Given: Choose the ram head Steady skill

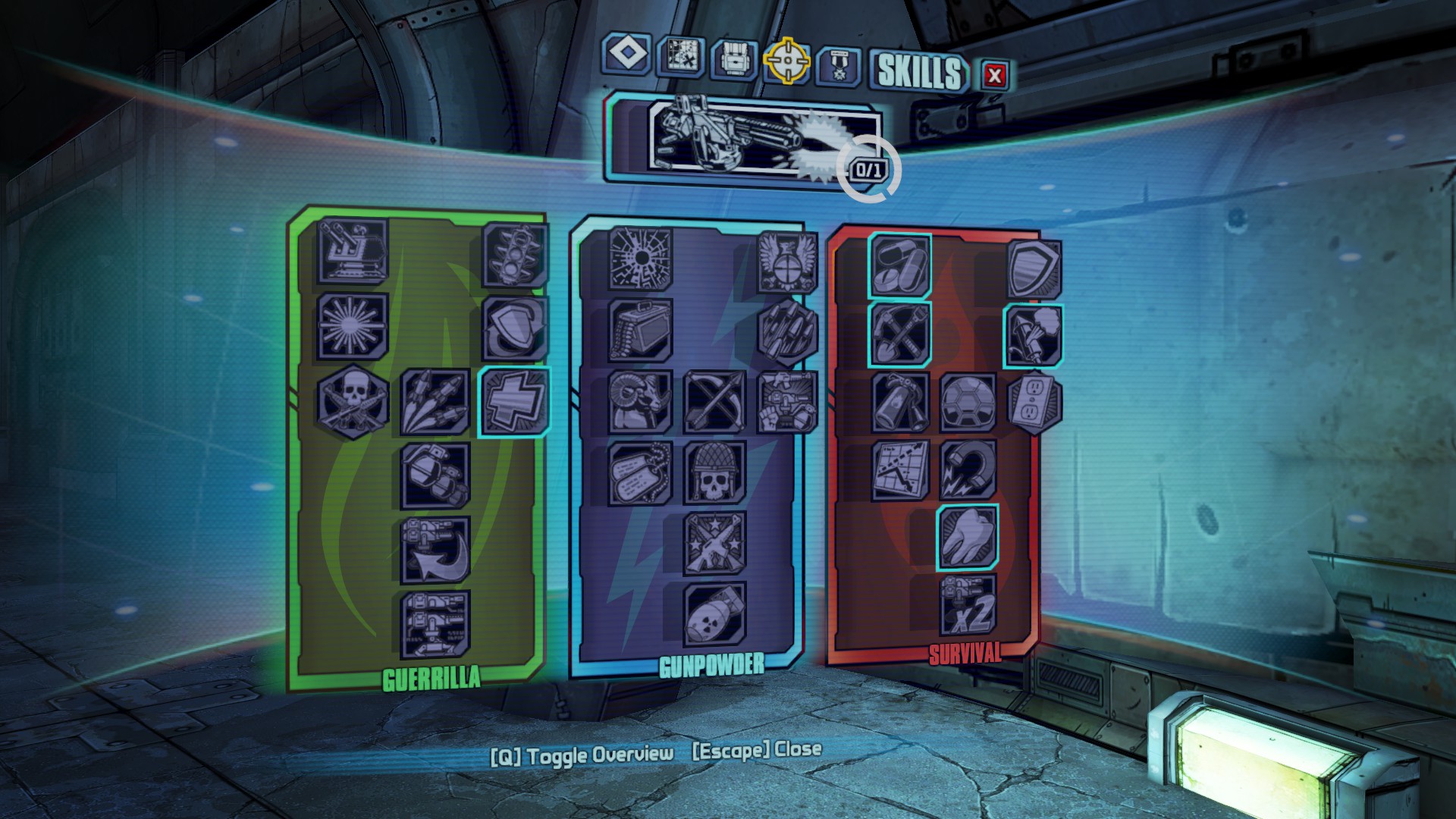Looking at the screenshot, I should 641,402.
